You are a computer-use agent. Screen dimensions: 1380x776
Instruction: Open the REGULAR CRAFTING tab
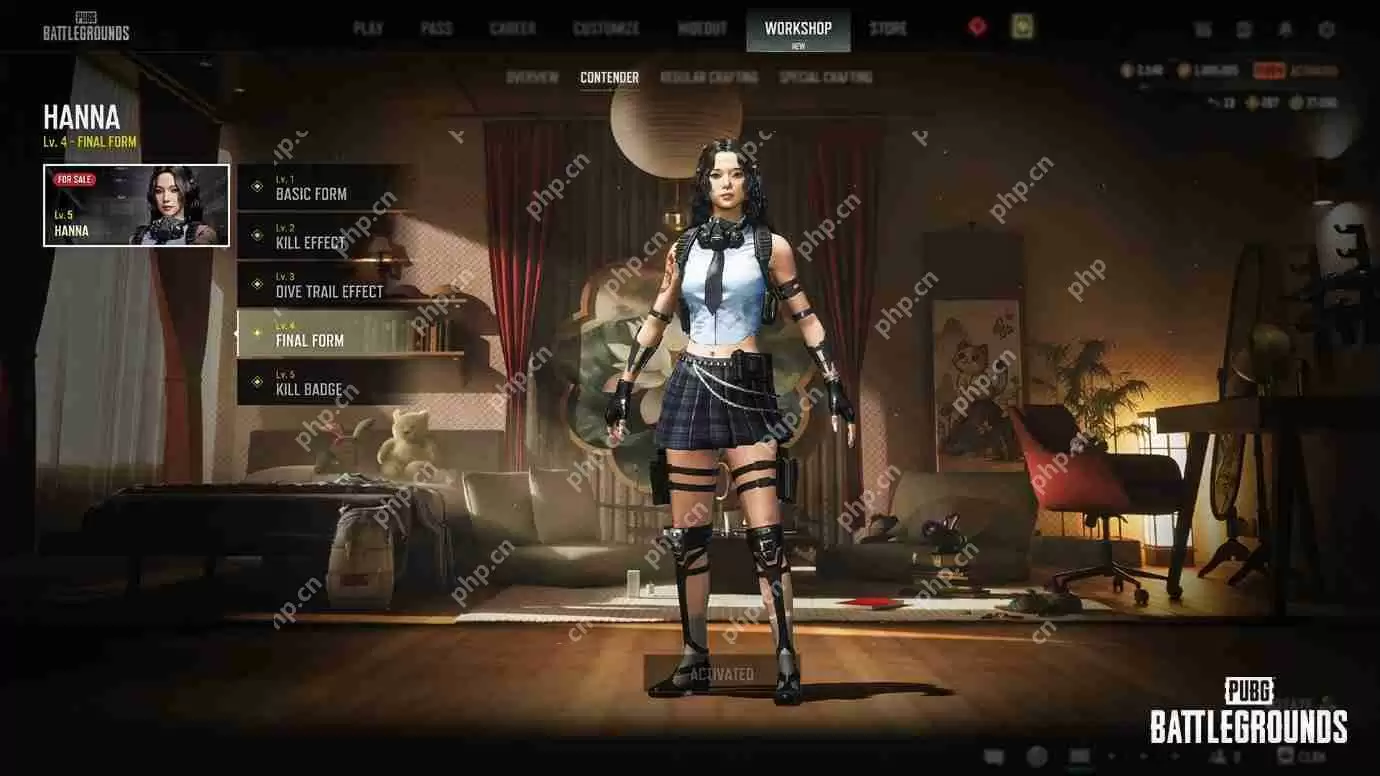(x=711, y=77)
